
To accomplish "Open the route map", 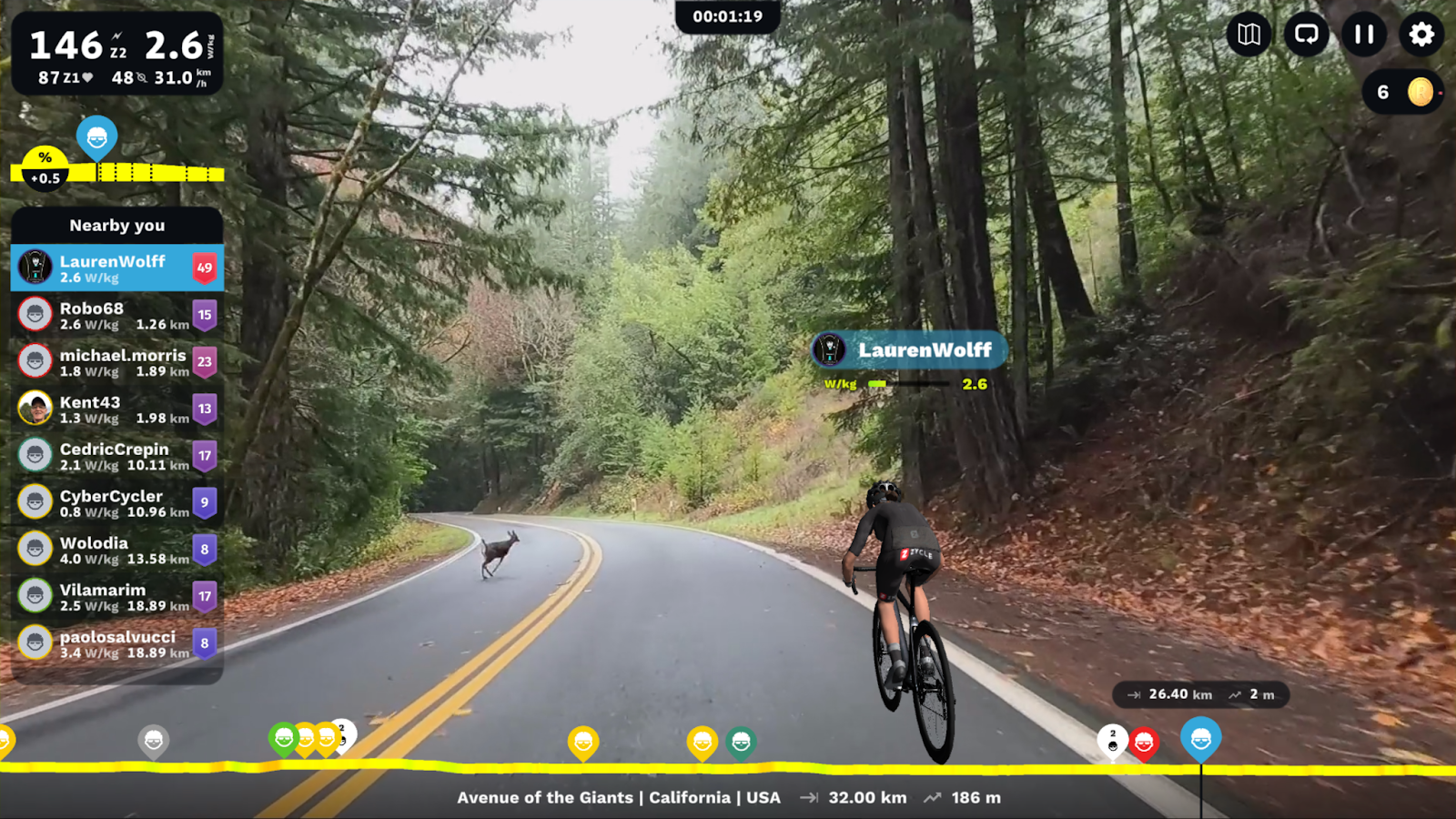I will [1249, 35].
